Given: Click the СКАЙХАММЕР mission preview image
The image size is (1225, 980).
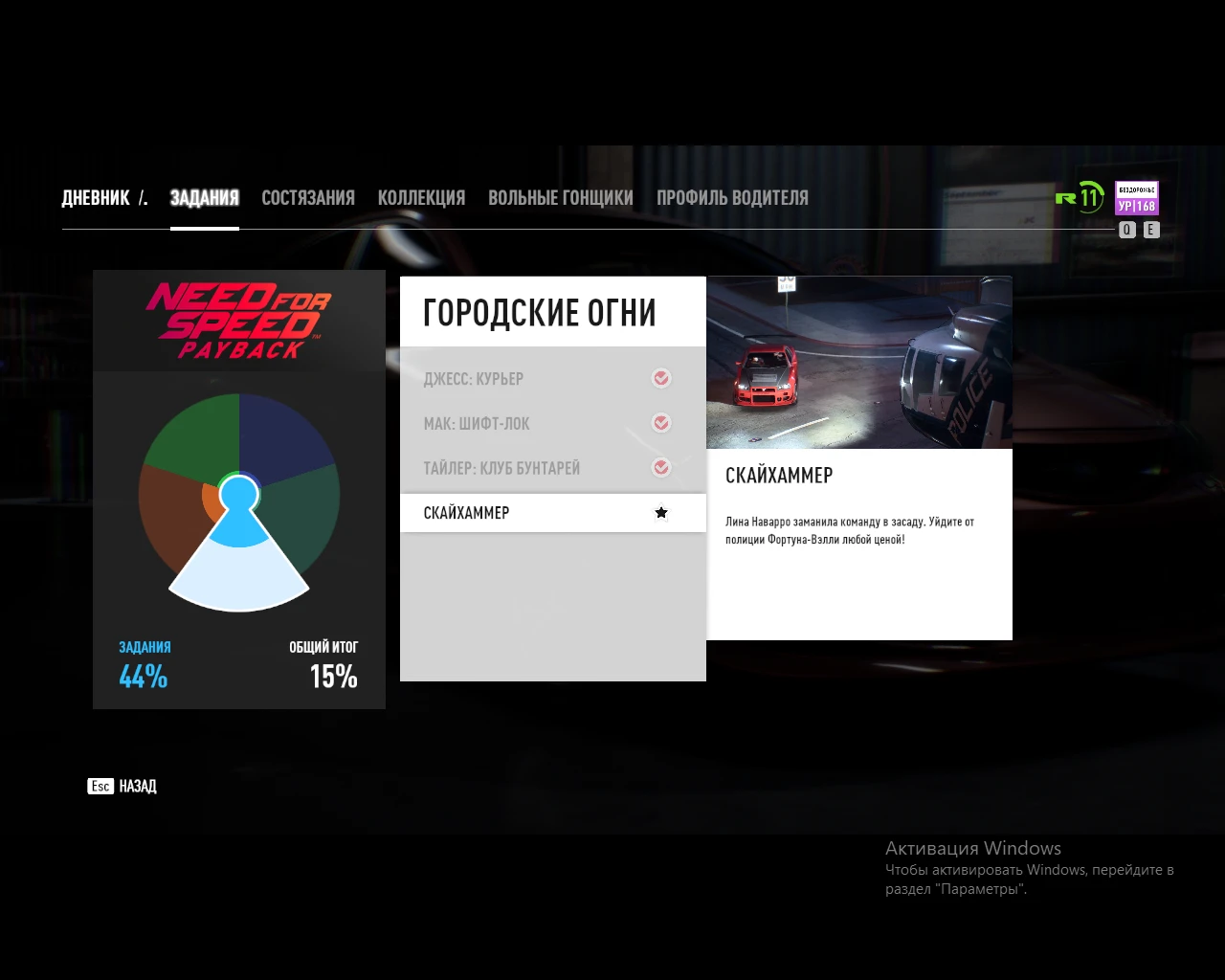Looking at the screenshot, I should (858, 362).
